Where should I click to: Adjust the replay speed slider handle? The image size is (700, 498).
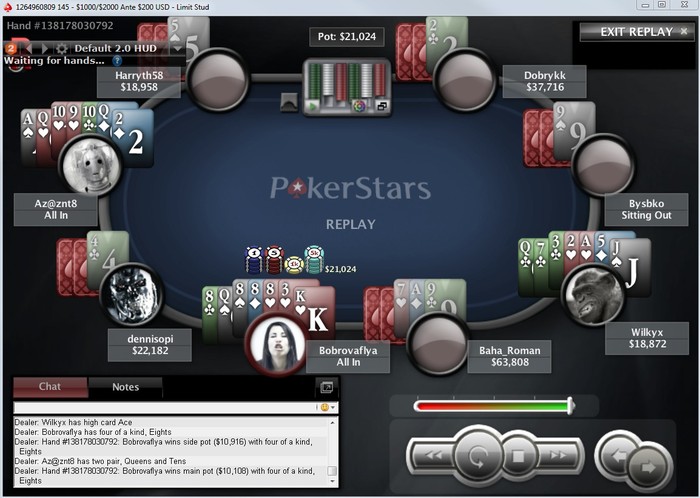tap(570, 405)
